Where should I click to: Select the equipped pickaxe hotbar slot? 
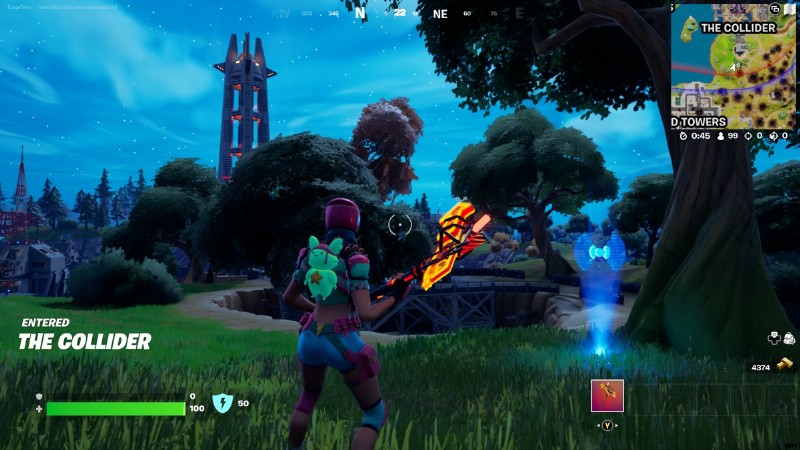click(x=607, y=395)
